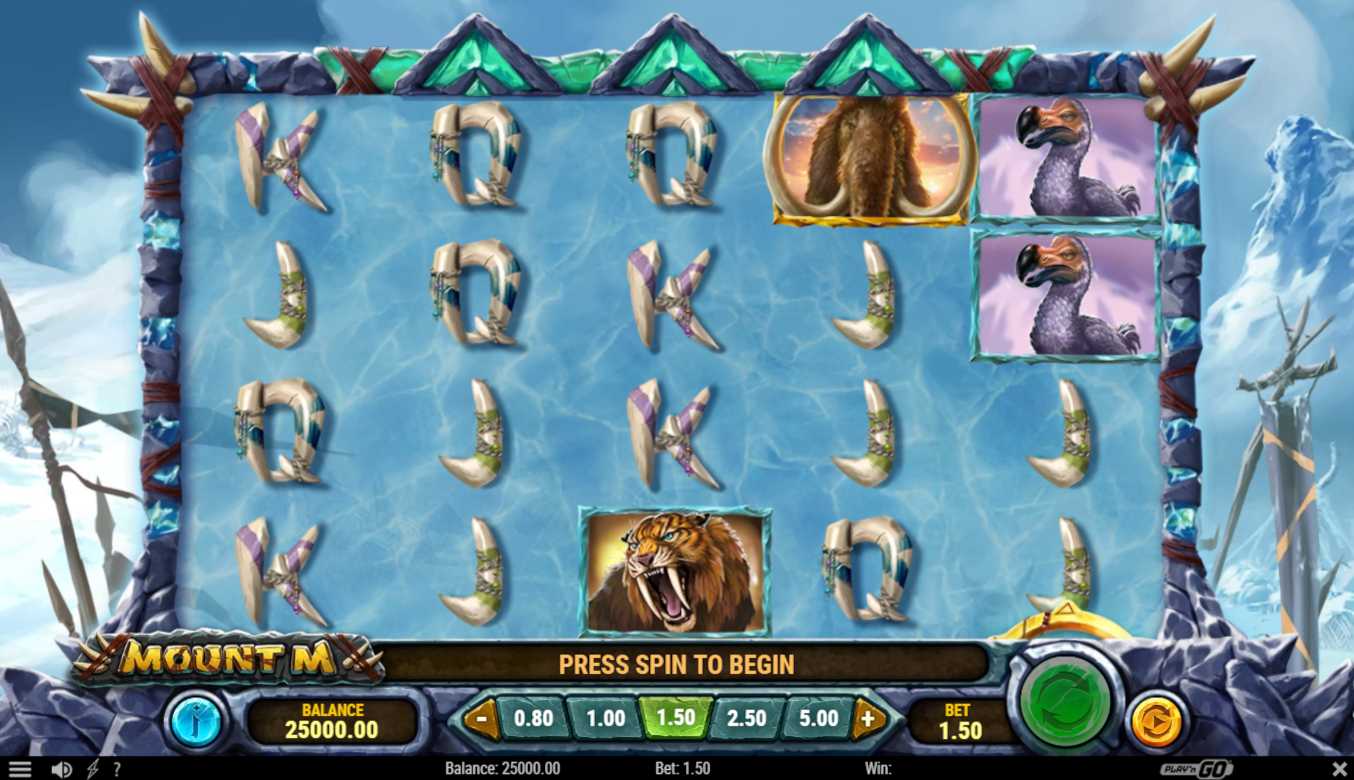The width and height of the screenshot is (1354, 780).
Task: Pick the 5.00 bet amount
Action: 818,718
